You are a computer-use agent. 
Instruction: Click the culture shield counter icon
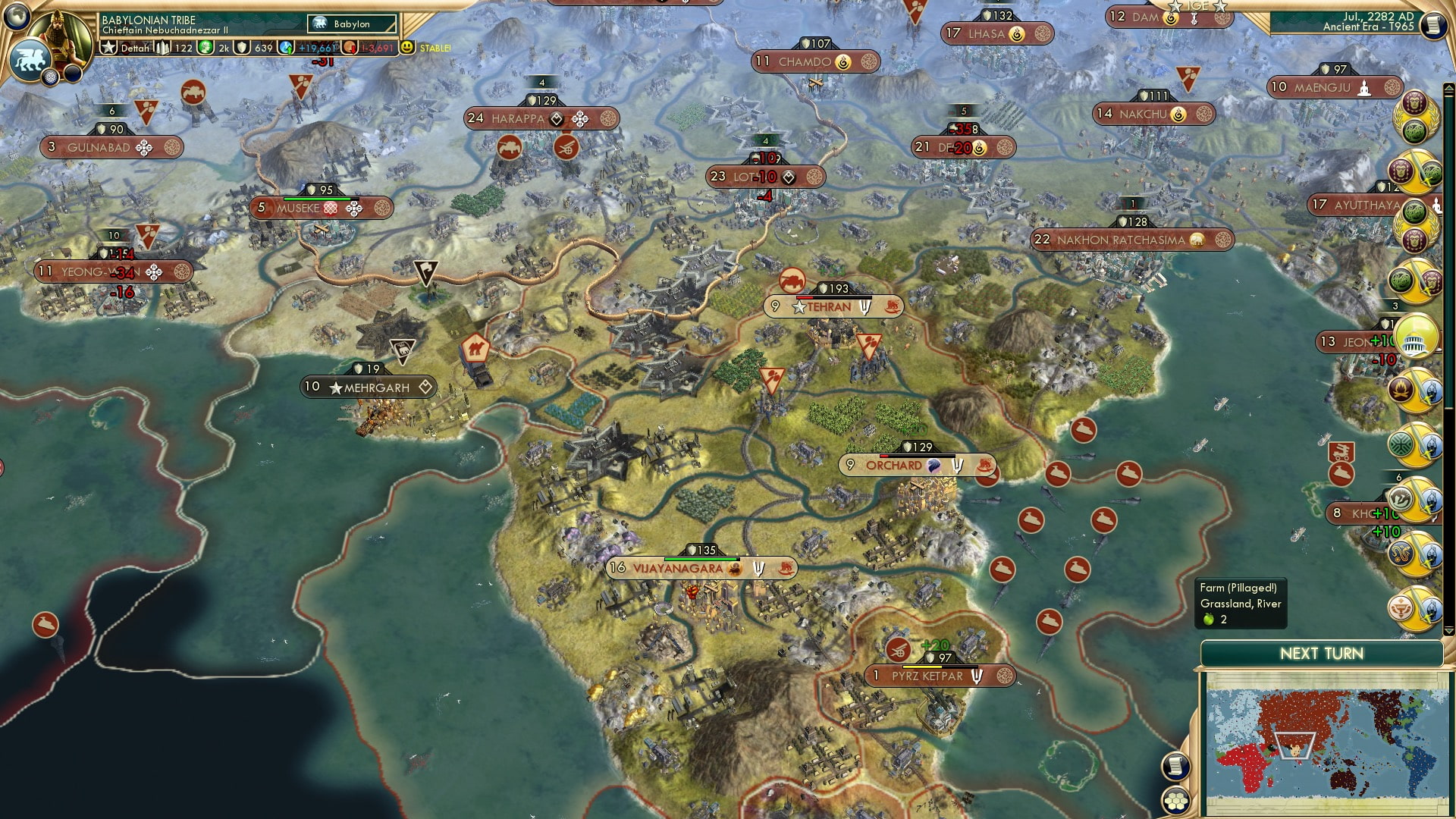[x=242, y=47]
